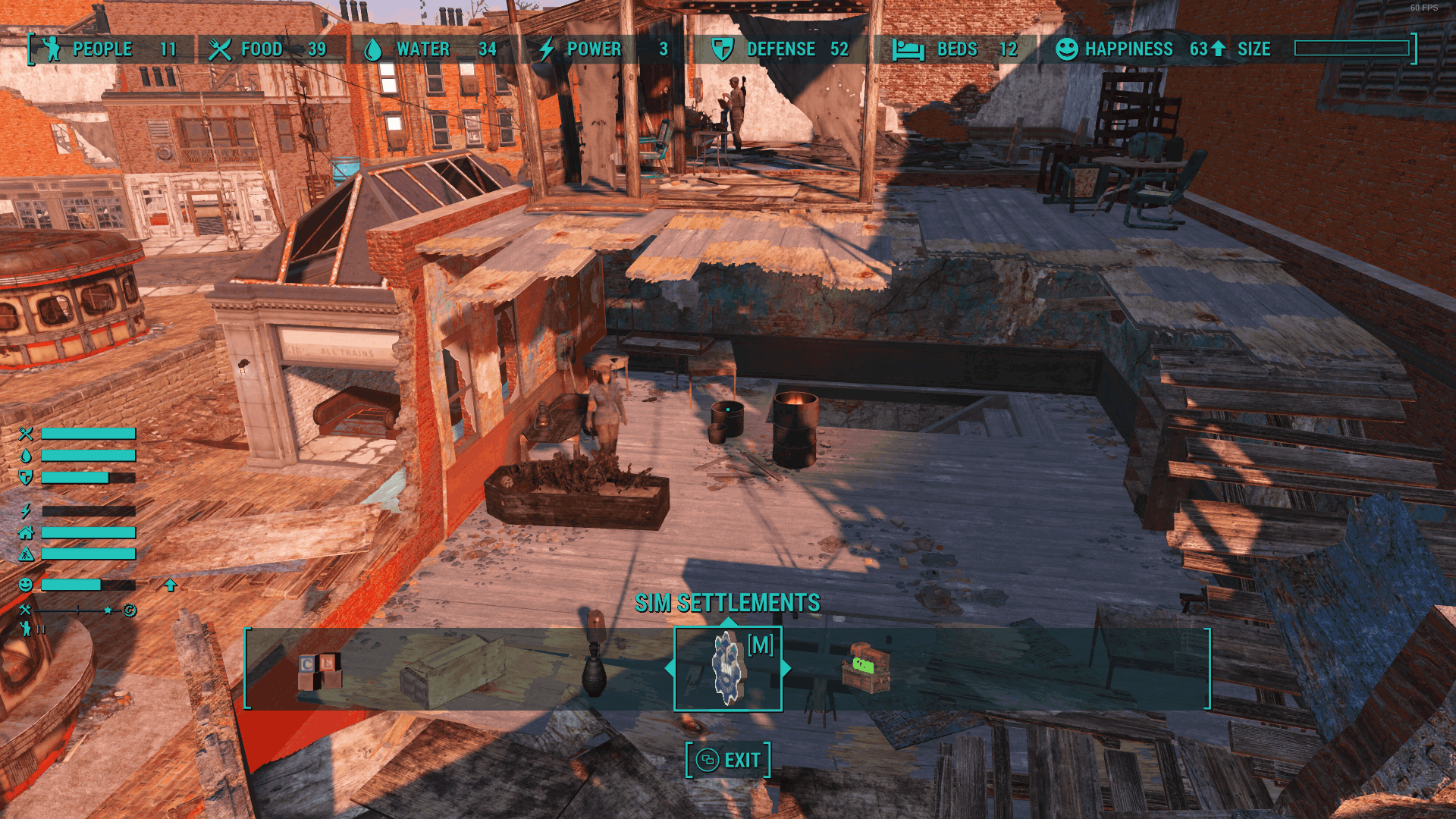The image size is (1456, 819).
Task: Click the left arrow beside Sim Settlements
Action: [x=670, y=669]
